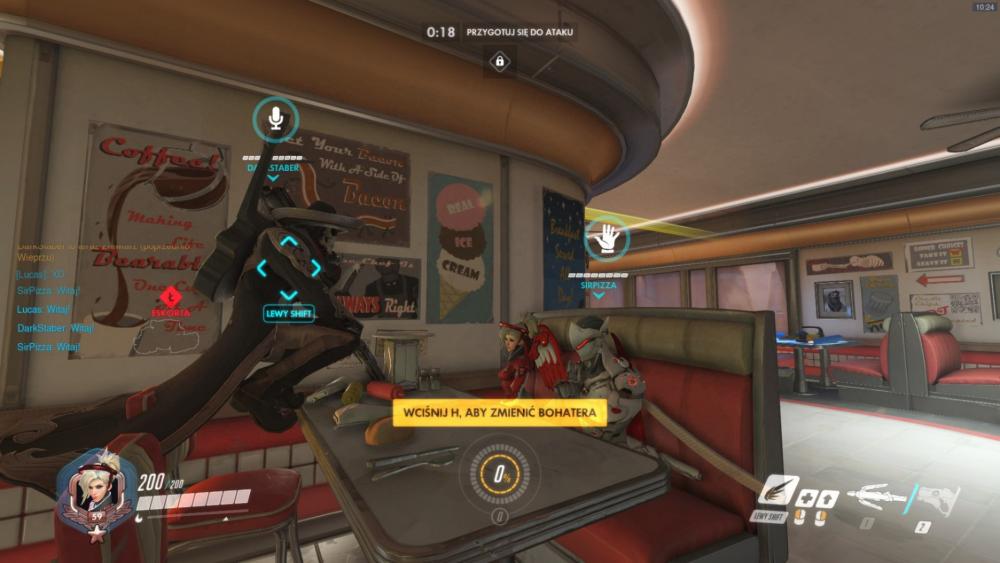The image size is (1000, 563).
Task: Click the locked objective padlock icon
Action: (x=499, y=63)
